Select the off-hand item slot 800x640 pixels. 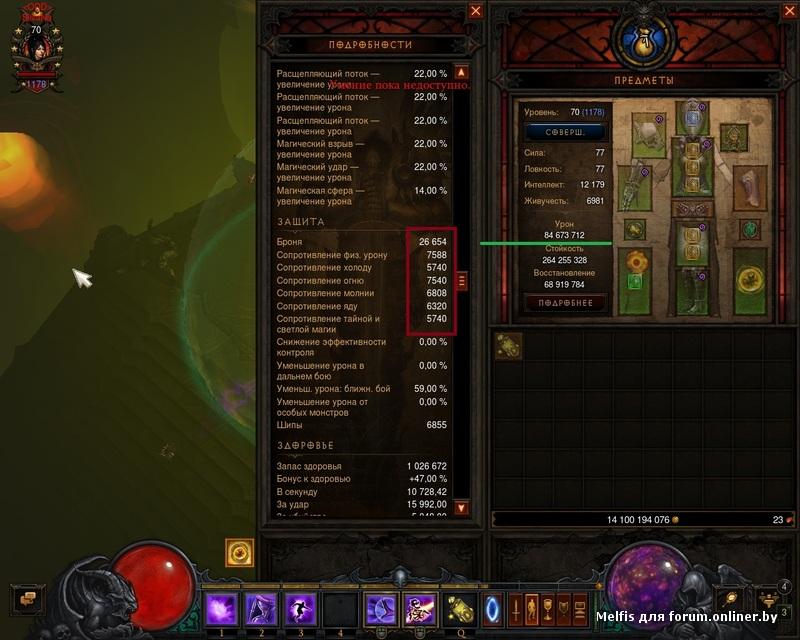(749, 282)
